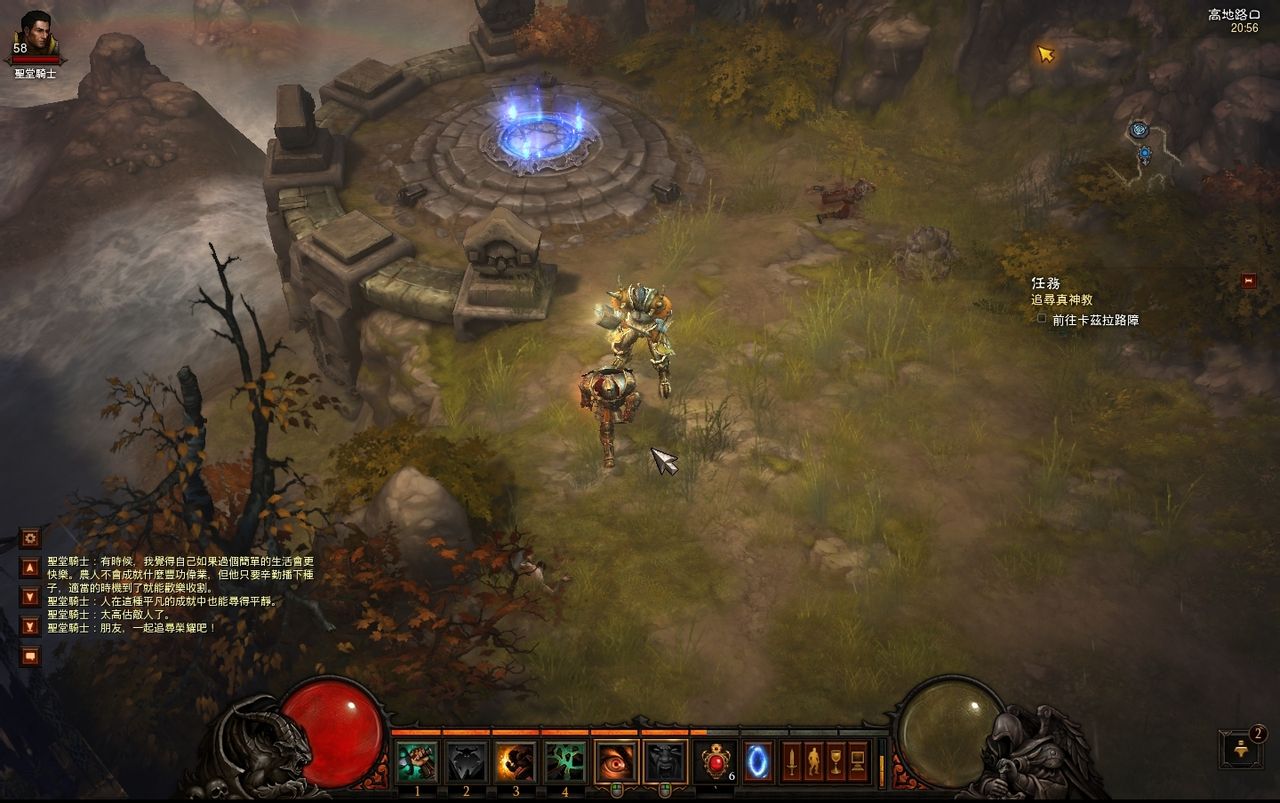This screenshot has height=803, width=1280.
Task: Open the notification button with badge 2
Action: tap(1240, 749)
